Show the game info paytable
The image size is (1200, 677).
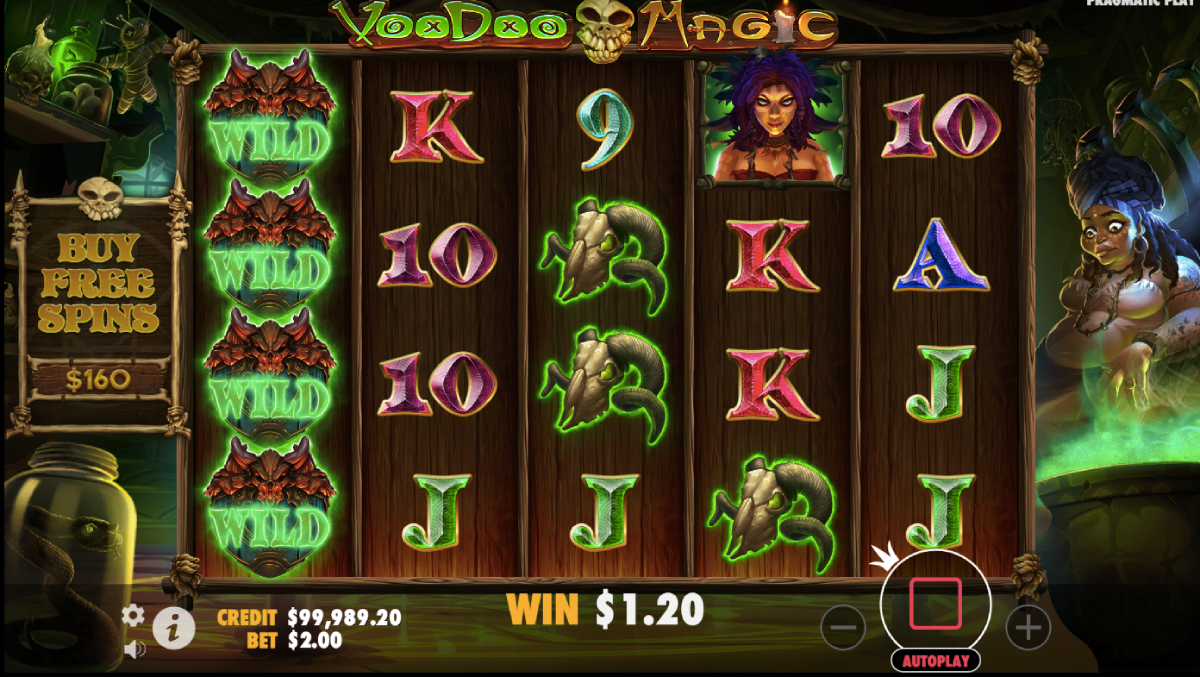tap(174, 628)
